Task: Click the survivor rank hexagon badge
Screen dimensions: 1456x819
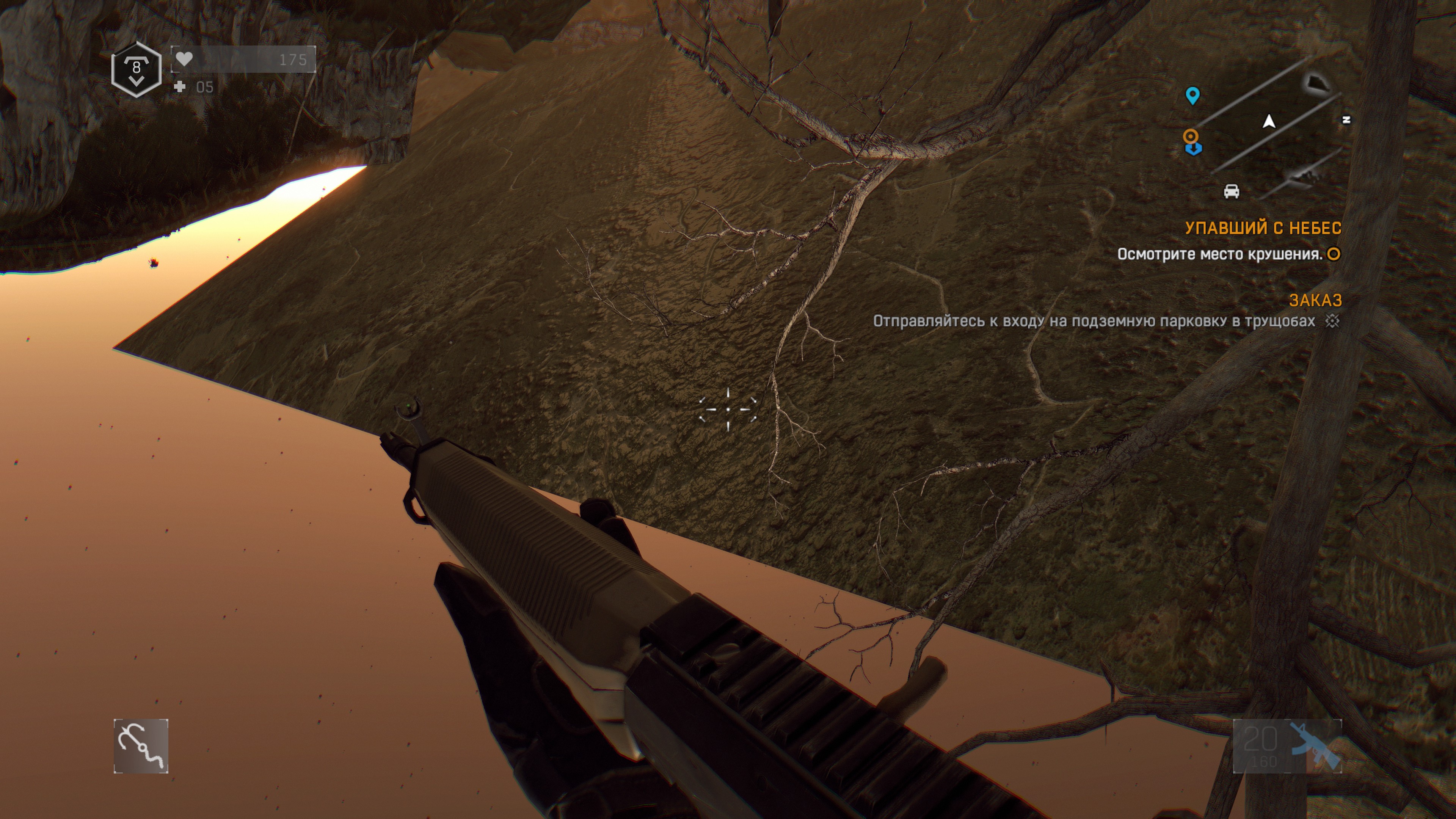Action: (136, 69)
